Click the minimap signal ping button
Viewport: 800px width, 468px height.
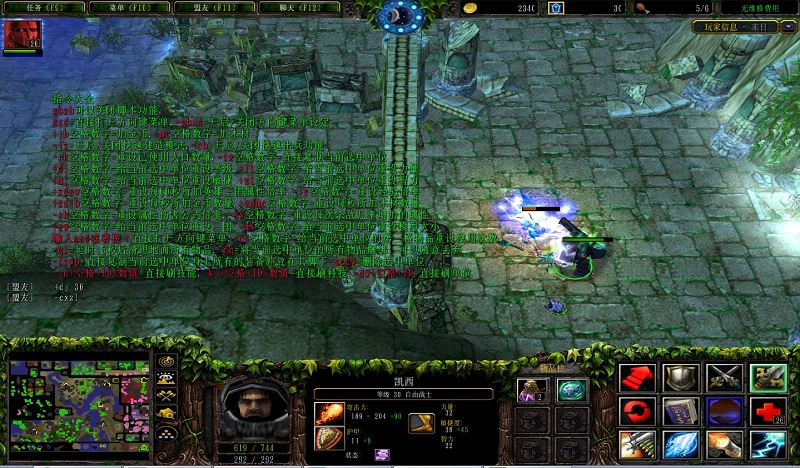click(168, 362)
